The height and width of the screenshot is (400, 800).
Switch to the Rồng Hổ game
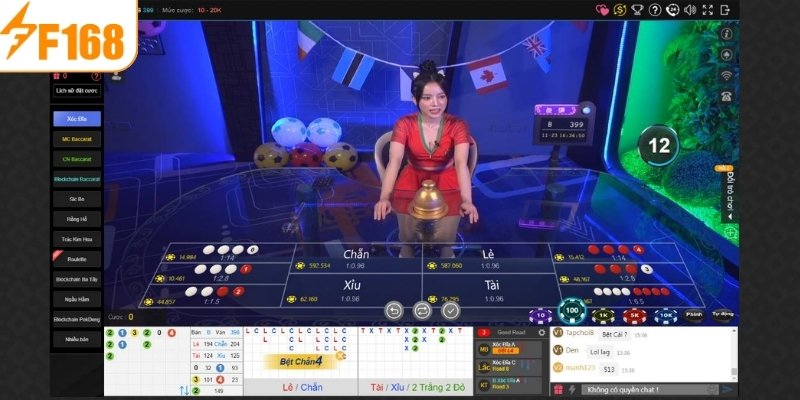click(x=77, y=219)
